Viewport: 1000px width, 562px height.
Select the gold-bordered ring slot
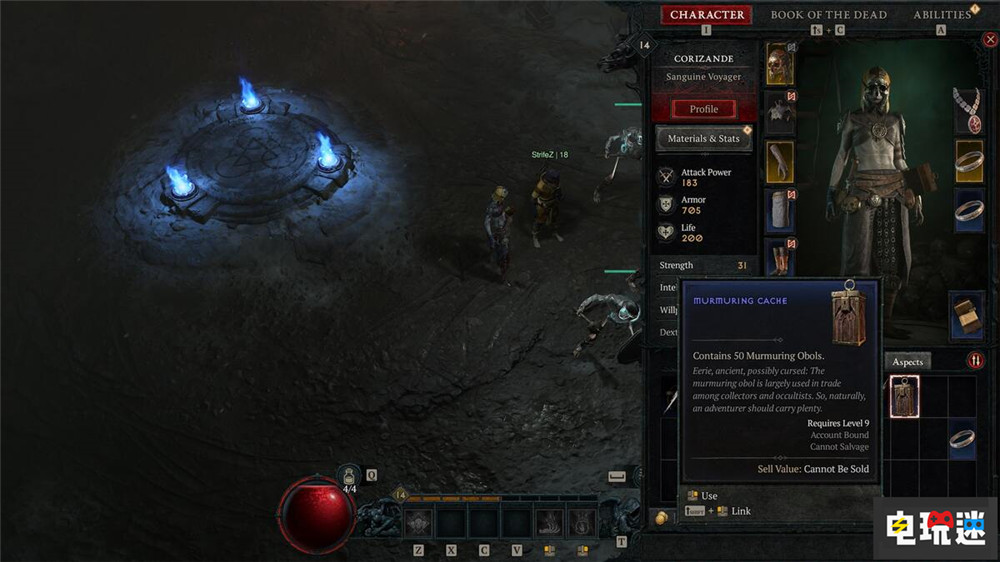coord(968,162)
